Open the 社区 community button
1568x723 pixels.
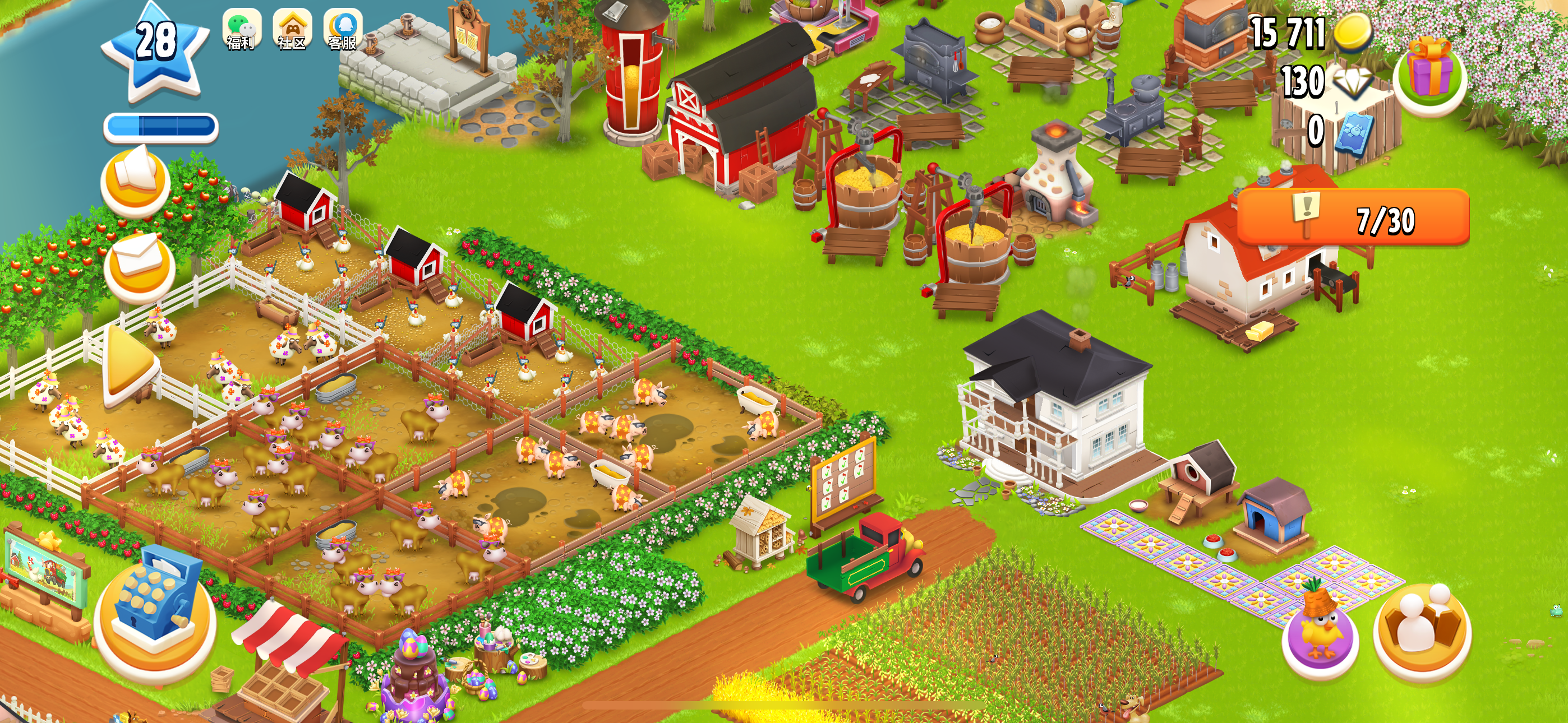click(x=292, y=29)
